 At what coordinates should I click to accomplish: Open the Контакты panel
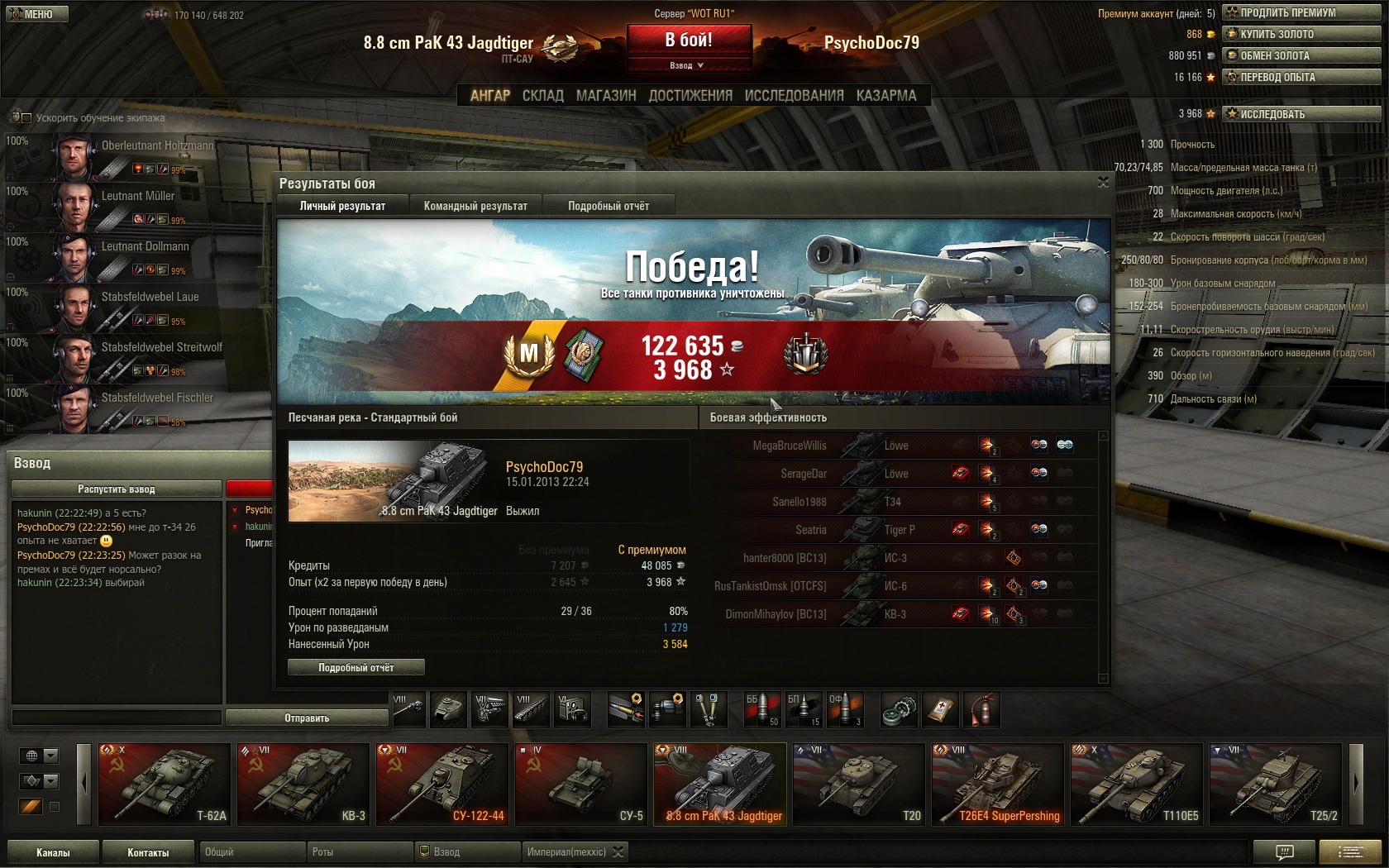[x=148, y=852]
